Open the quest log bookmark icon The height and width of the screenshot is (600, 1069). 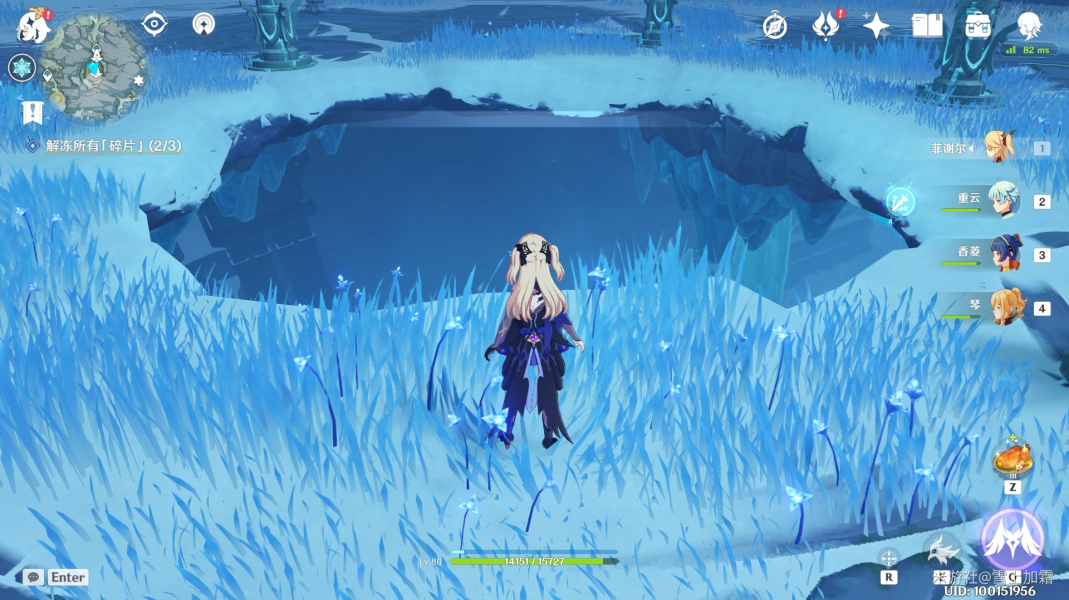point(32,111)
